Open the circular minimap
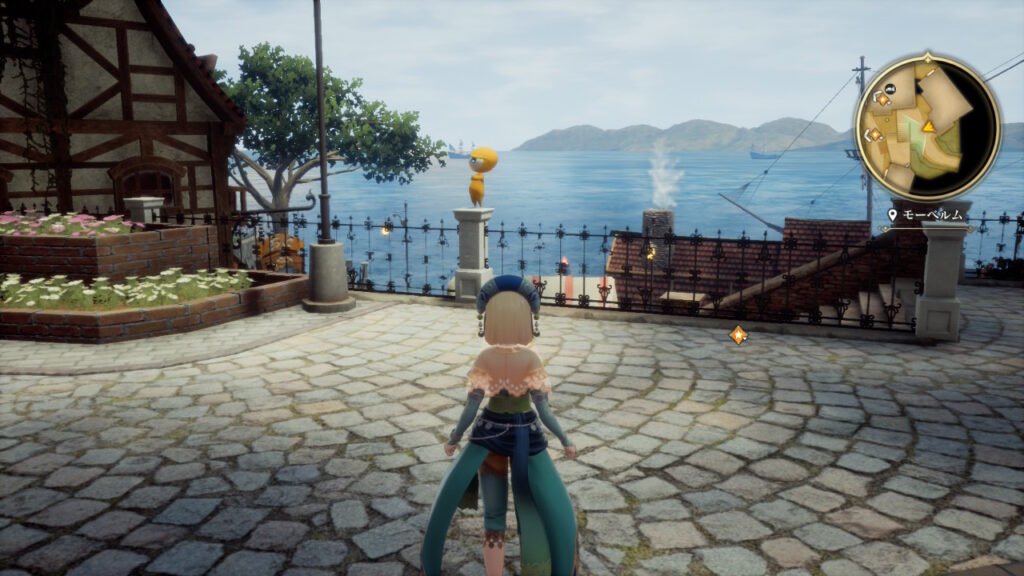The height and width of the screenshot is (576, 1024). [x=928, y=127]
